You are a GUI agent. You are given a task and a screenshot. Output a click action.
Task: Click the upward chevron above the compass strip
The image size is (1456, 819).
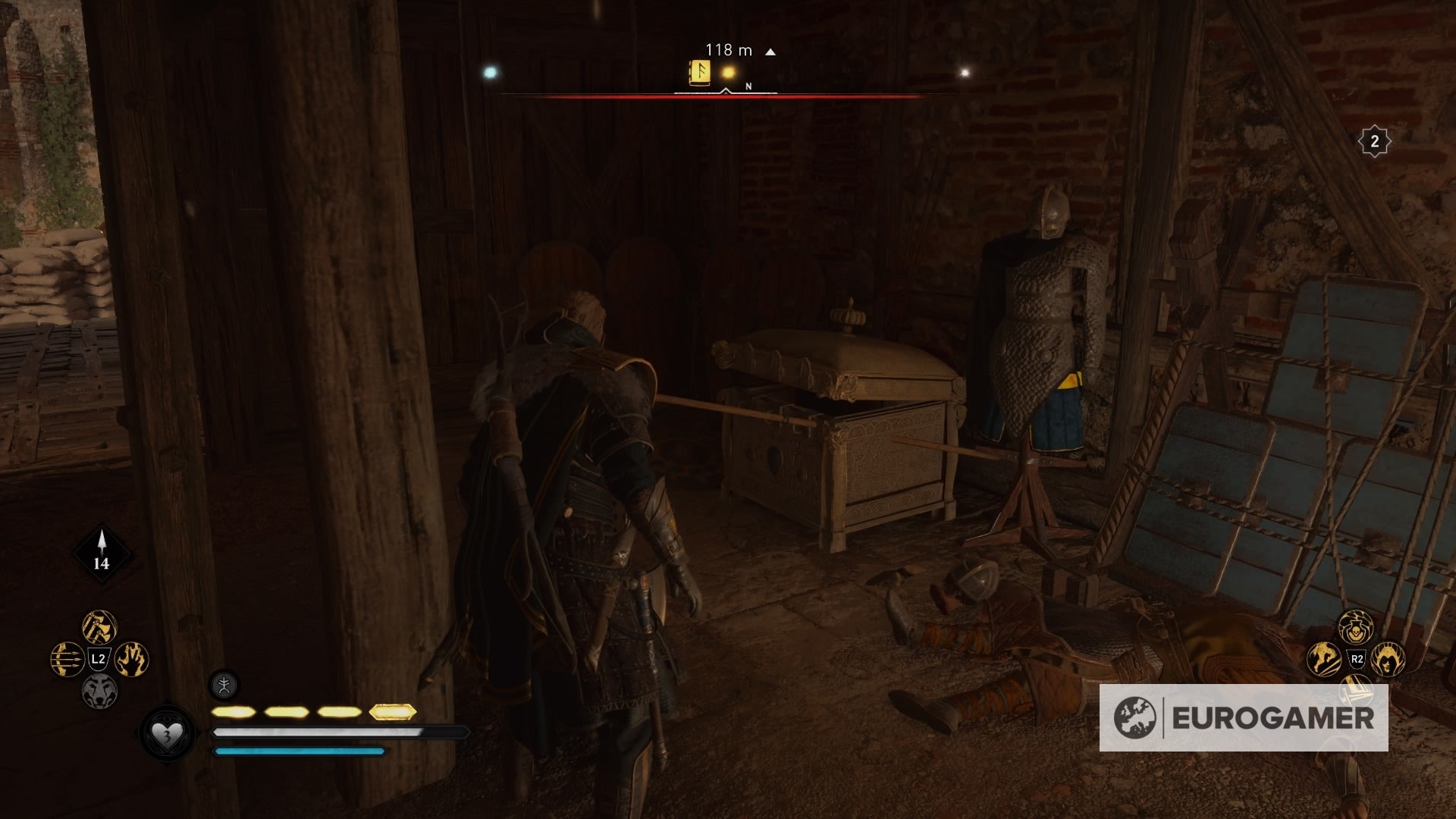click(x=726, y=89)
